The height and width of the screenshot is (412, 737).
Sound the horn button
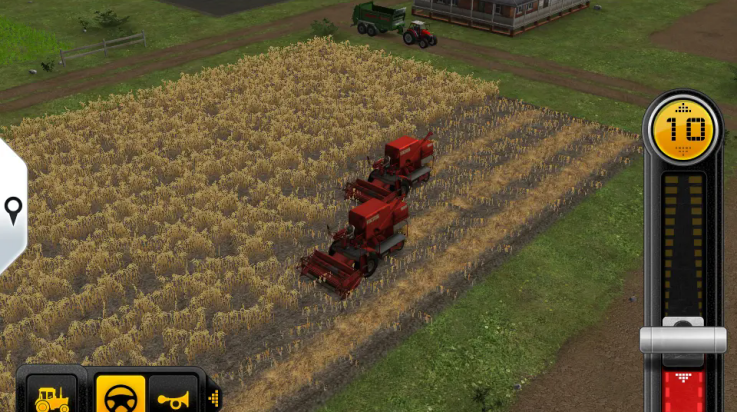click(x=176, y=396)
